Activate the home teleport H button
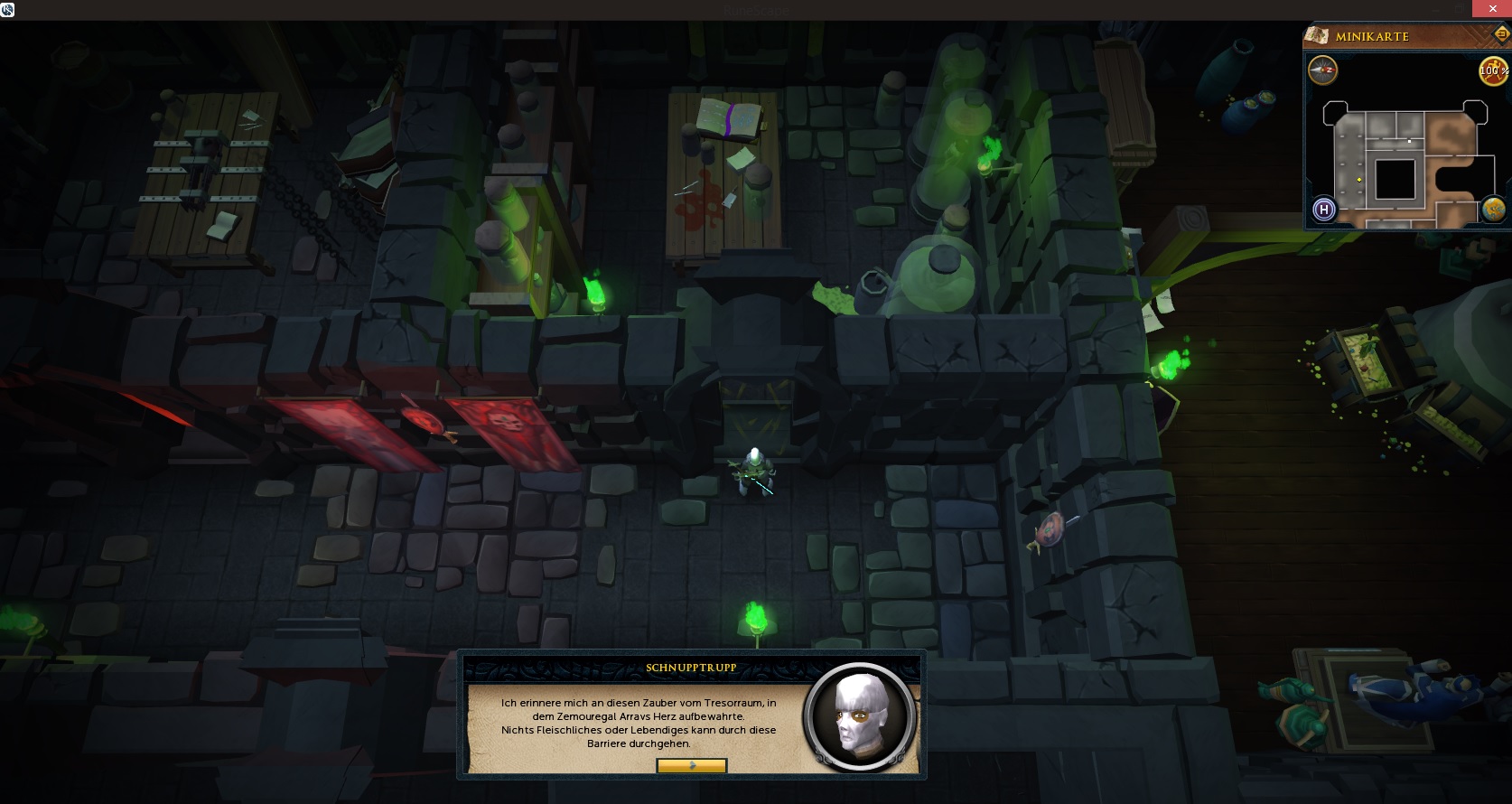Screen dimensions: 1512x804 point(1324,210)
